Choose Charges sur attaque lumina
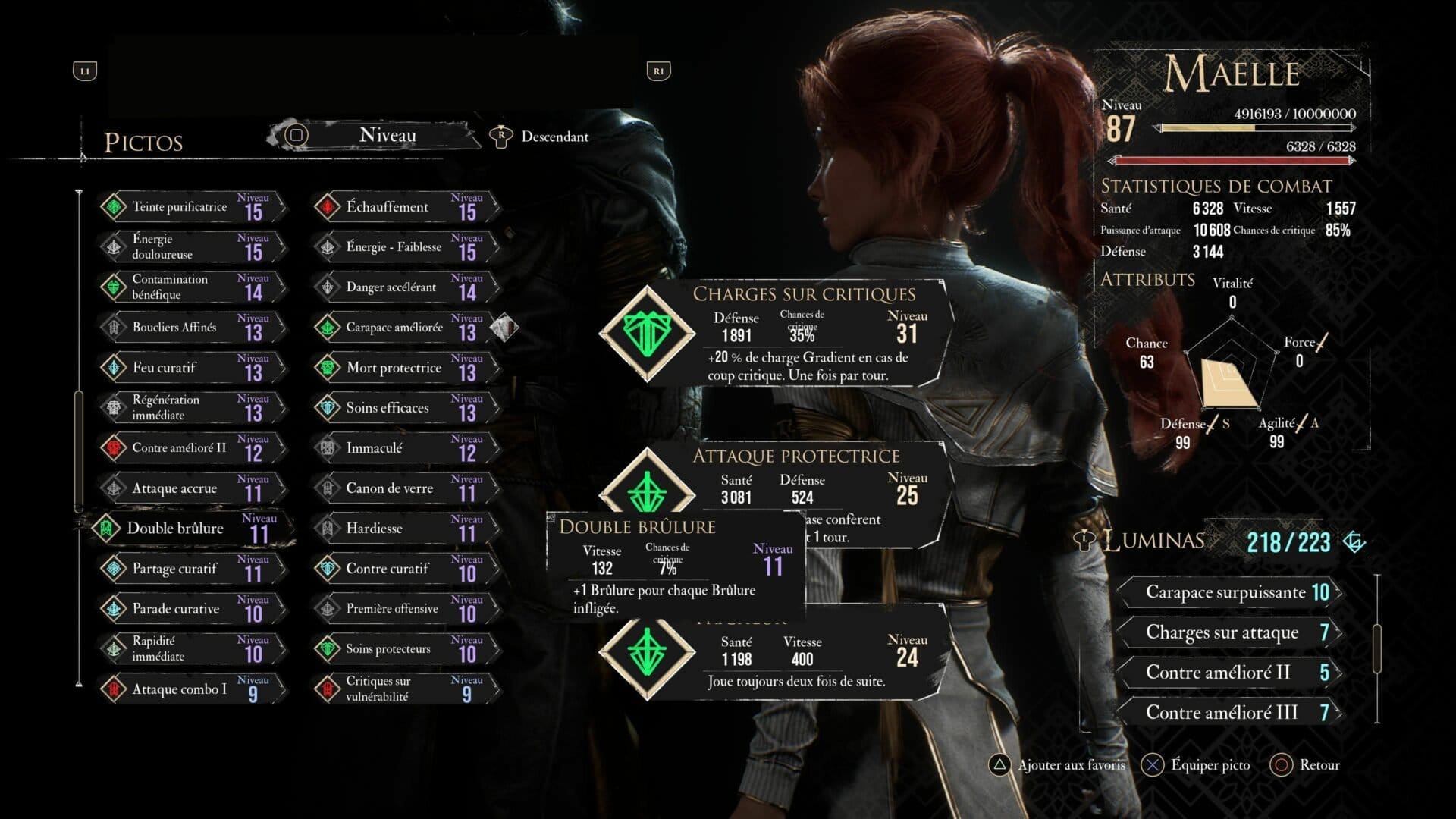Viewport: 1456px width, 819px height. coord(1228,632)
